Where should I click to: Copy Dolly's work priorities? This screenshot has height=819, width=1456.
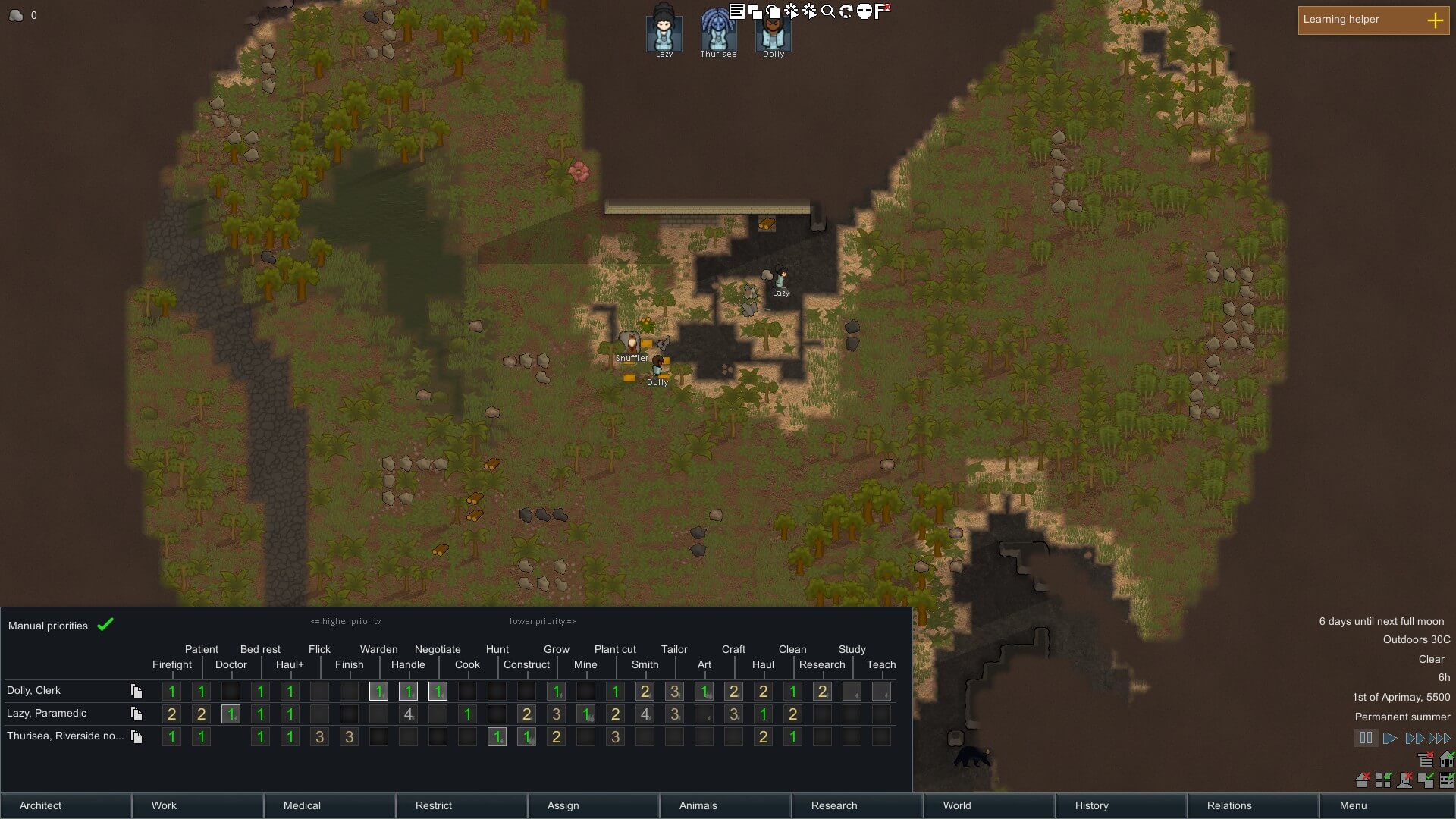click(136, 691)
